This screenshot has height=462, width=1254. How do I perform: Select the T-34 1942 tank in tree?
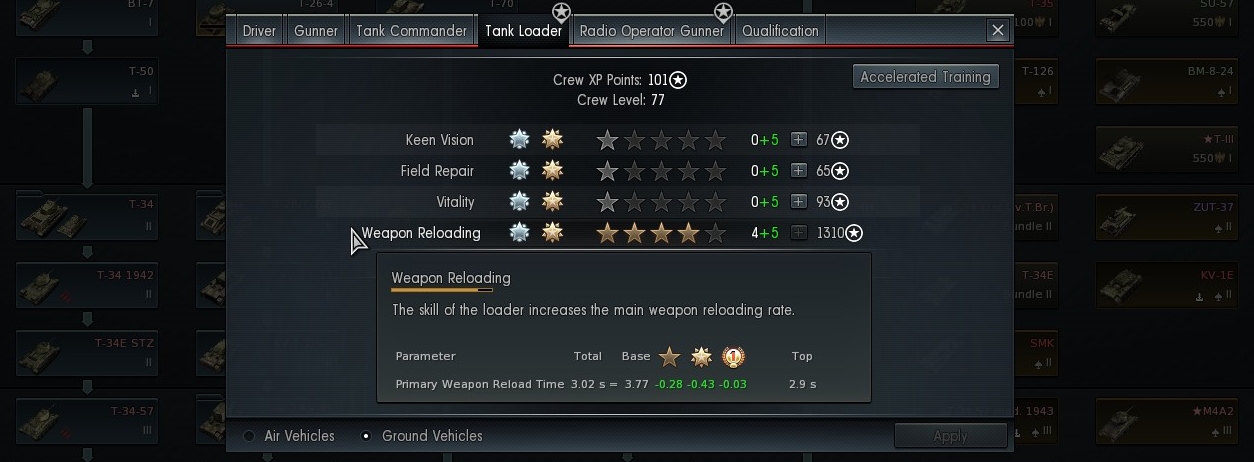point(87,285)
